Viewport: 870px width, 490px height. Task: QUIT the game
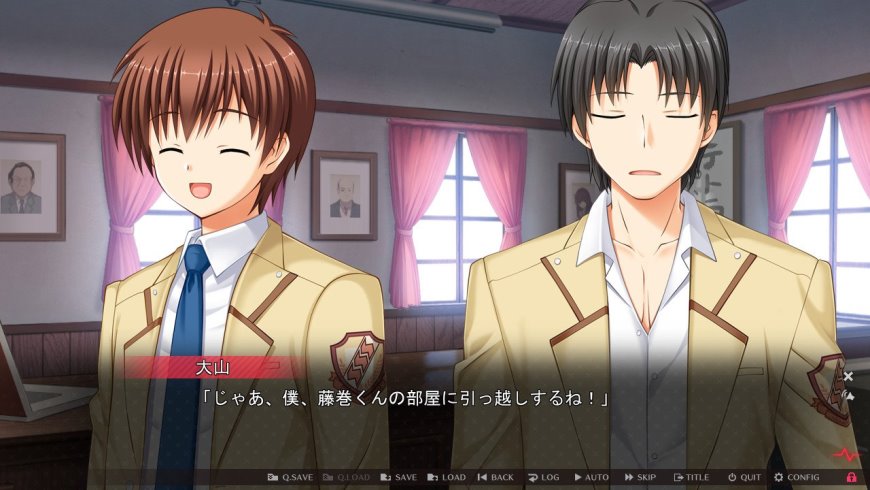[744, 478]
